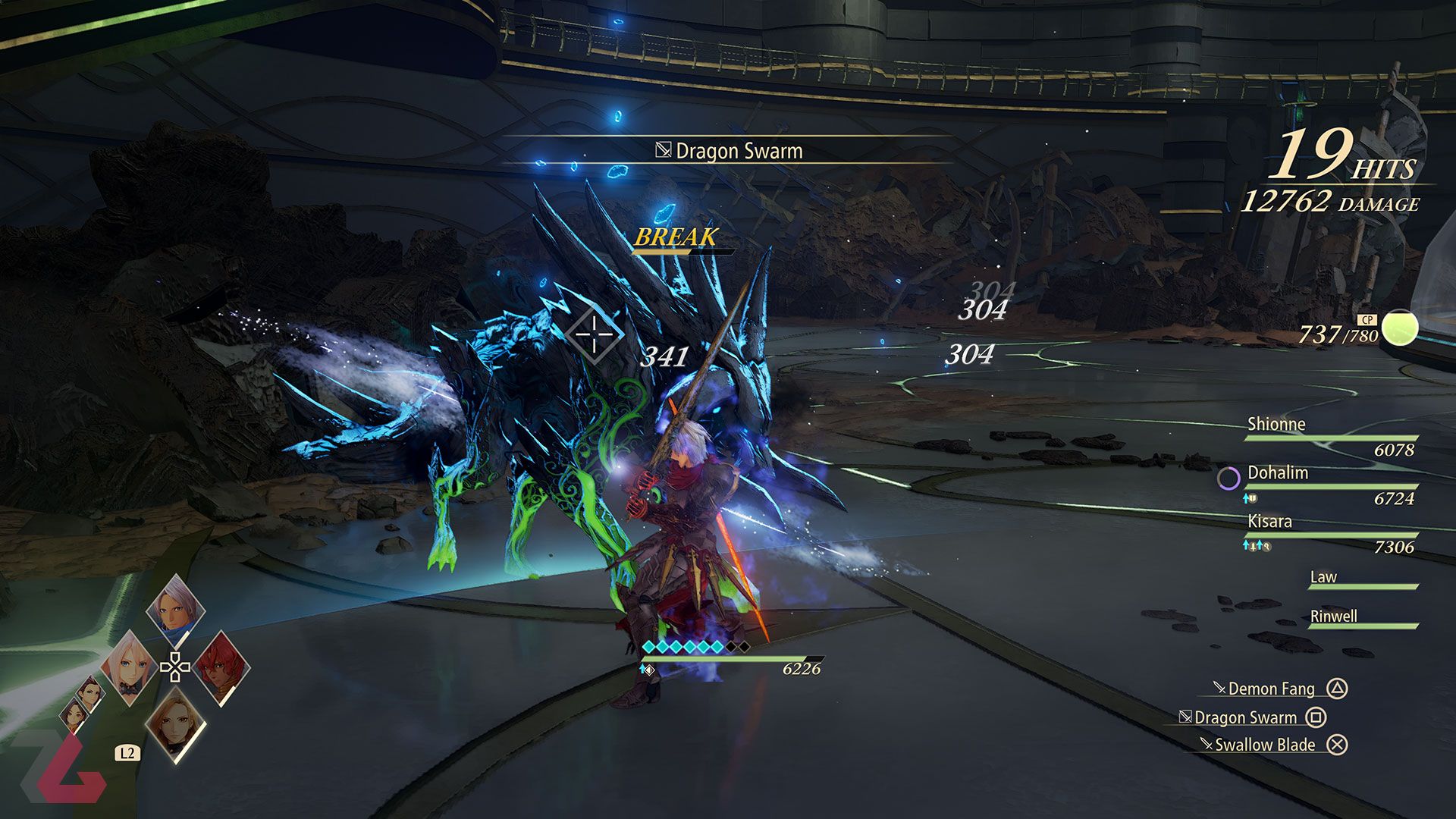Click Kisara's party status row
This screenshot has height=819, width=1456.
coord(1331,533)
